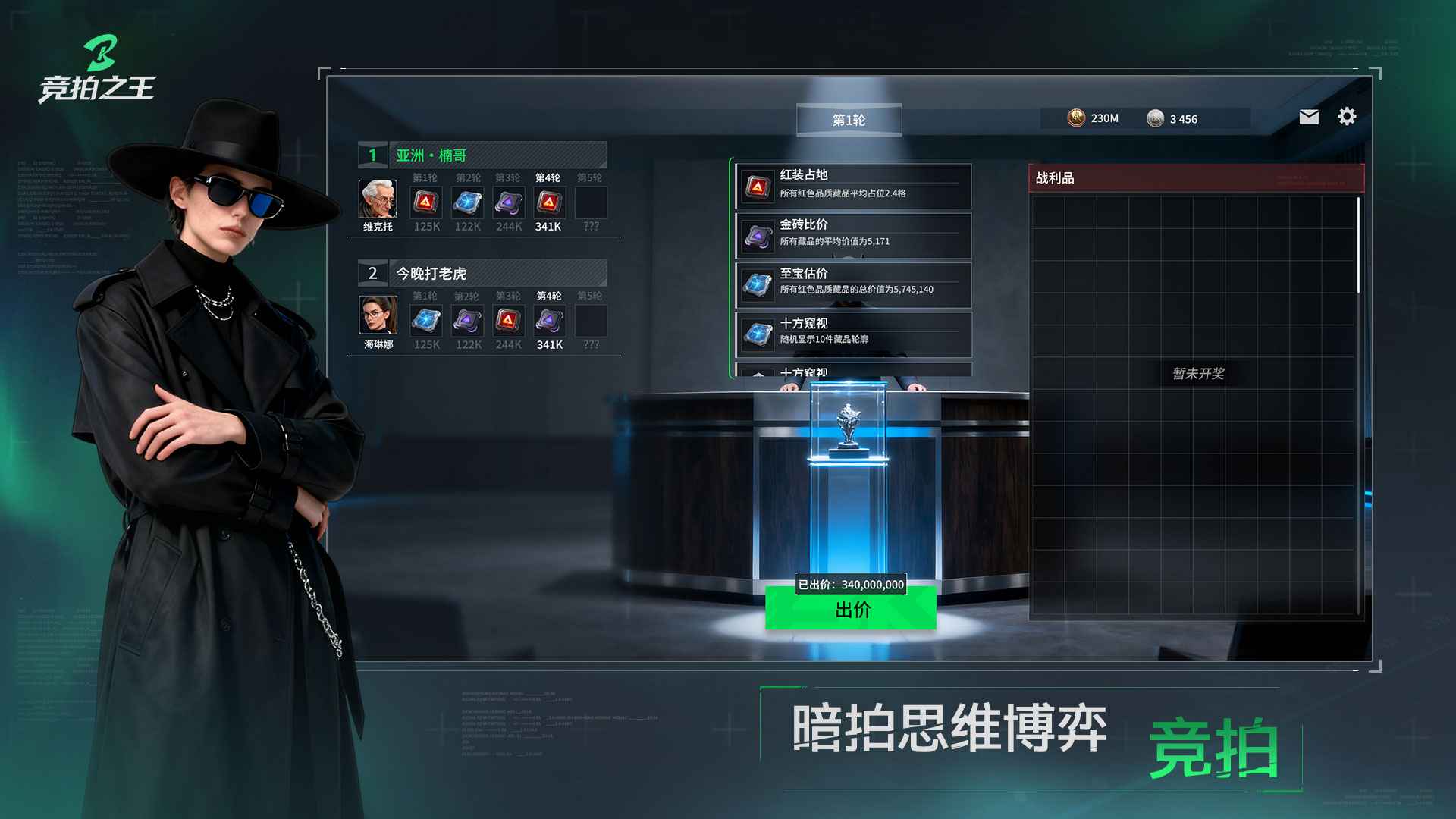The height and width of the screenshot is (819, 1456).
Task: Click the silver coin 3456 currency icon
Action: [x=1156, y=119]
